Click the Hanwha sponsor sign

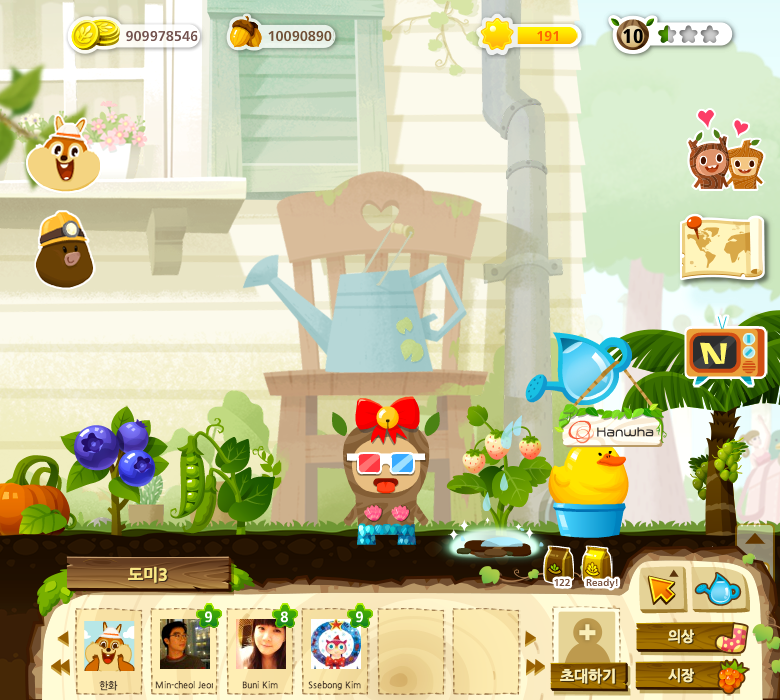612,431
